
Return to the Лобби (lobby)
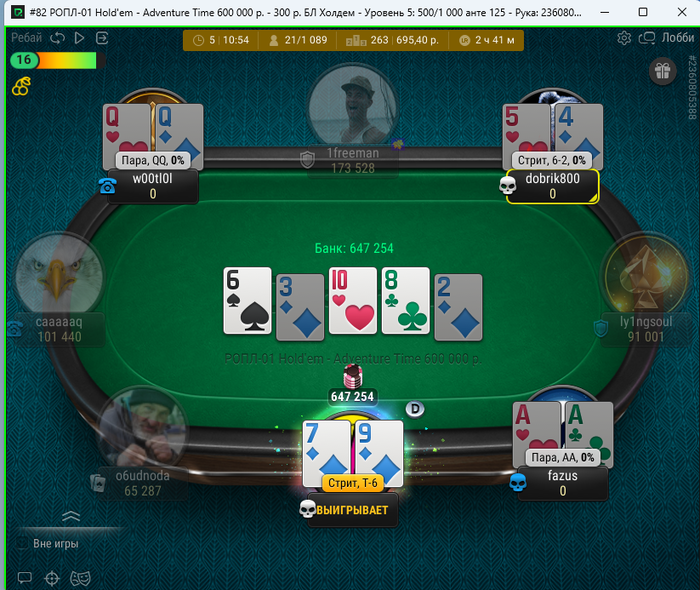[x=669, y=38]
